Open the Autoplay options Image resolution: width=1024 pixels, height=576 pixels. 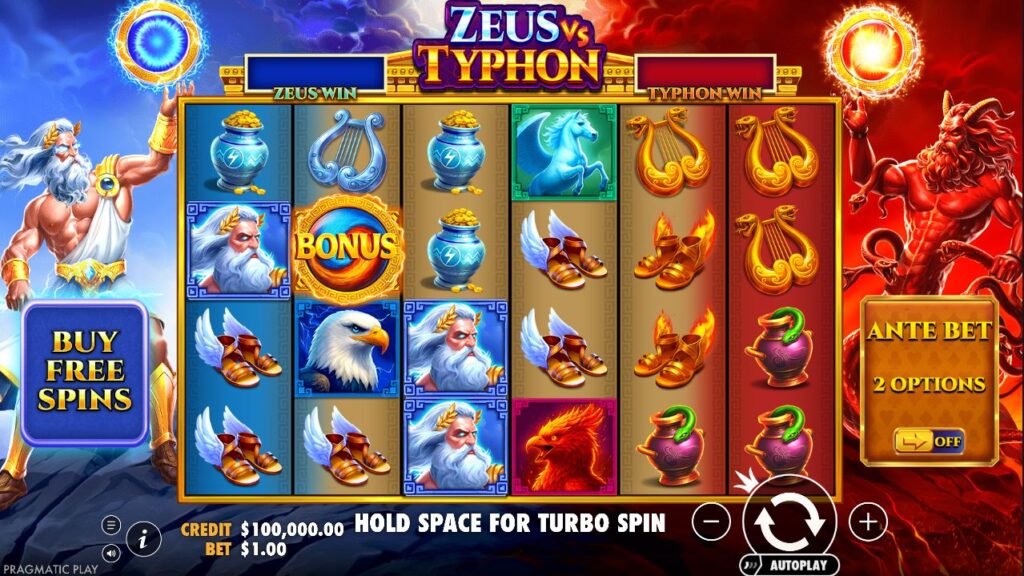tap(789, 565)
